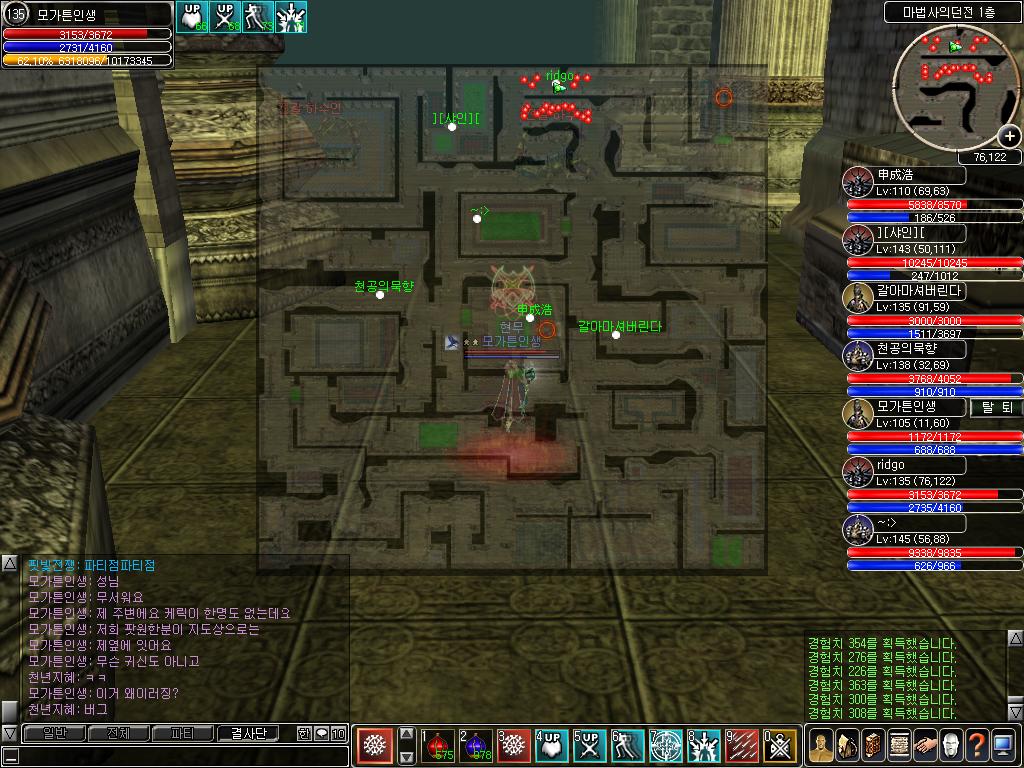Open the handshake trade menu icon
The height and width of the screenshot is (768, 1024).
[924, 745]
